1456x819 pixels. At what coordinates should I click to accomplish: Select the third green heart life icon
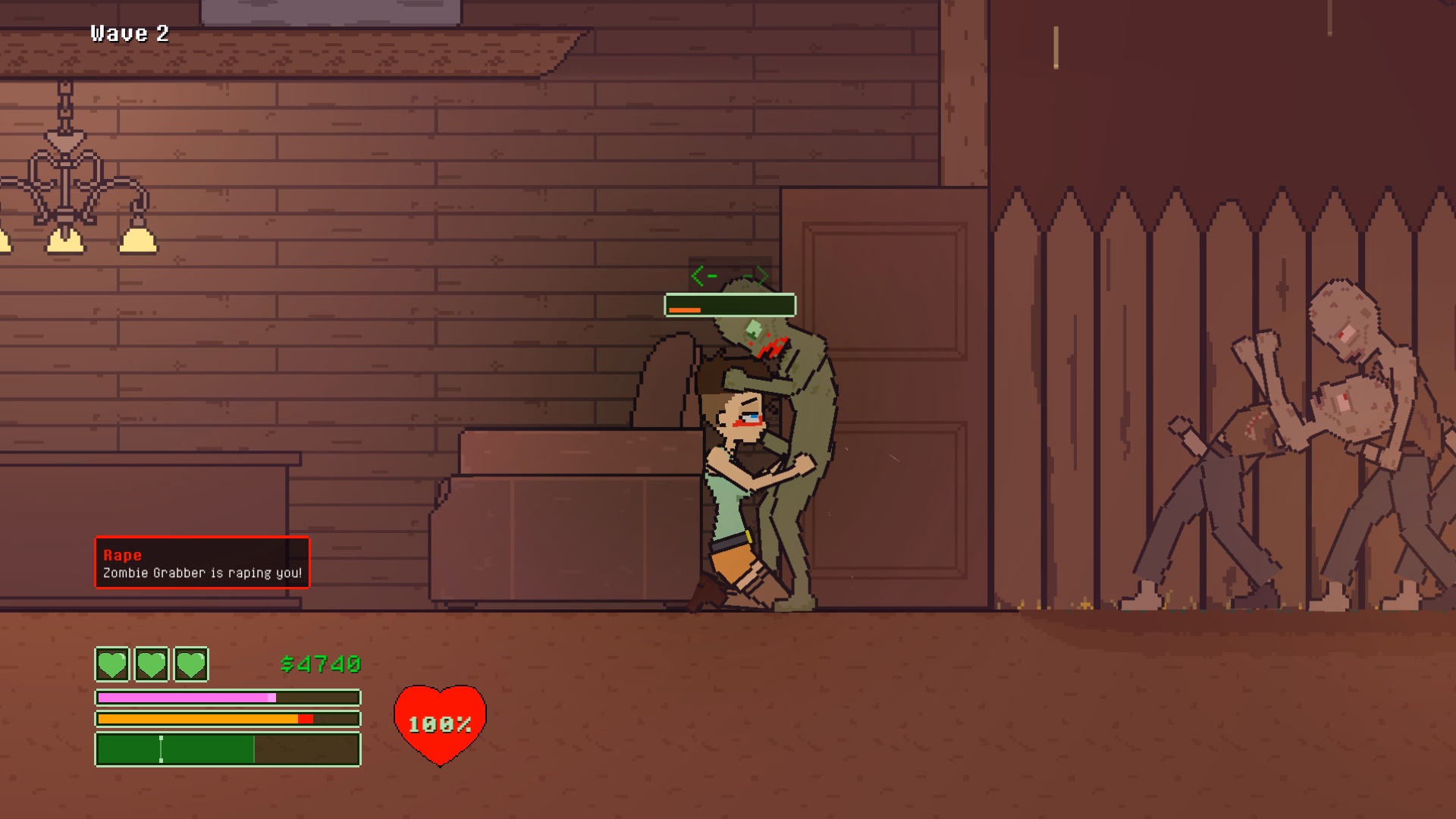tap(191, 665)
